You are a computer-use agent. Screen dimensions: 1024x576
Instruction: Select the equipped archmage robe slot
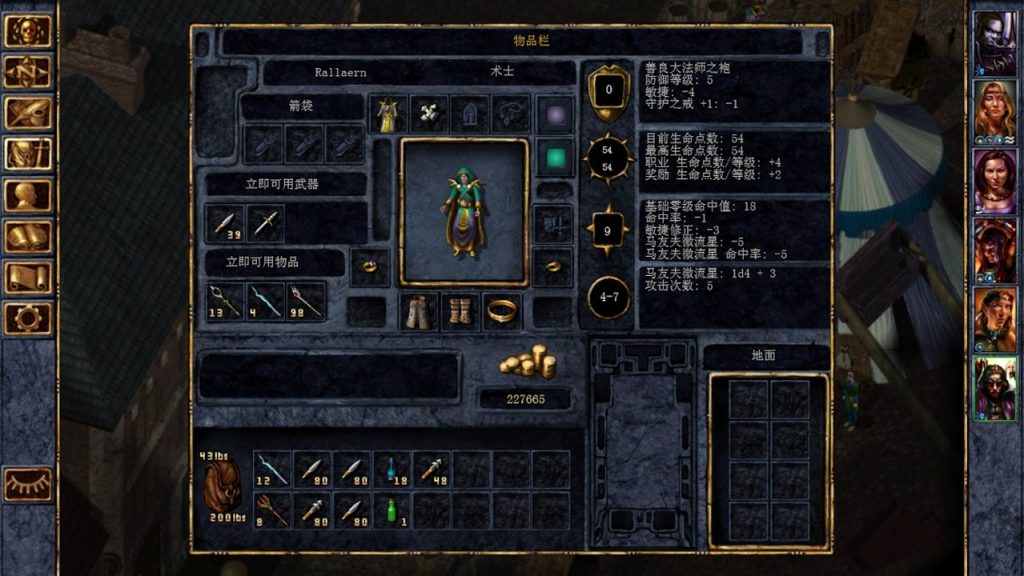tap(387, 114)
